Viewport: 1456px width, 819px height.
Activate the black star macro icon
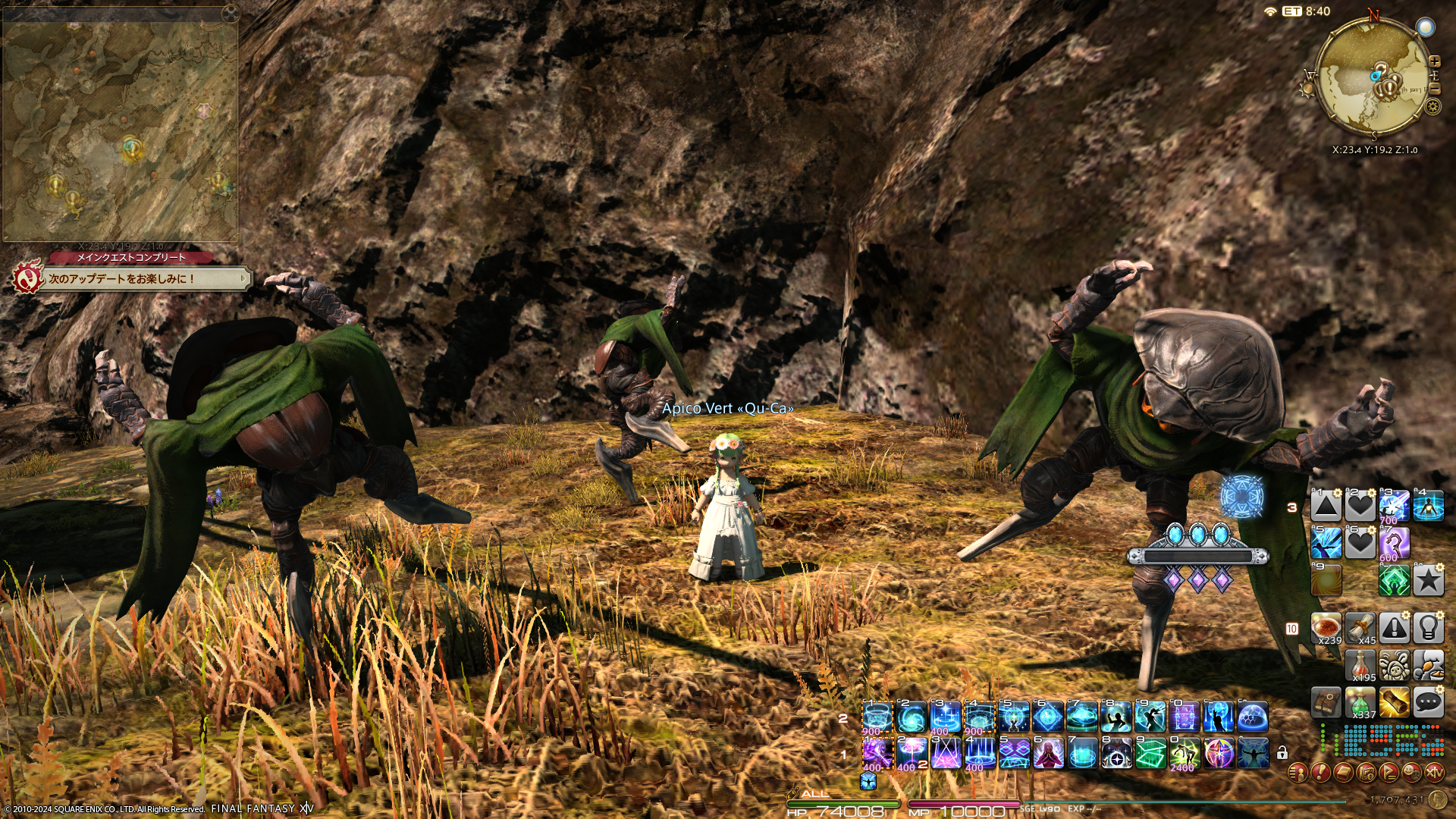tap(1428, 581)
